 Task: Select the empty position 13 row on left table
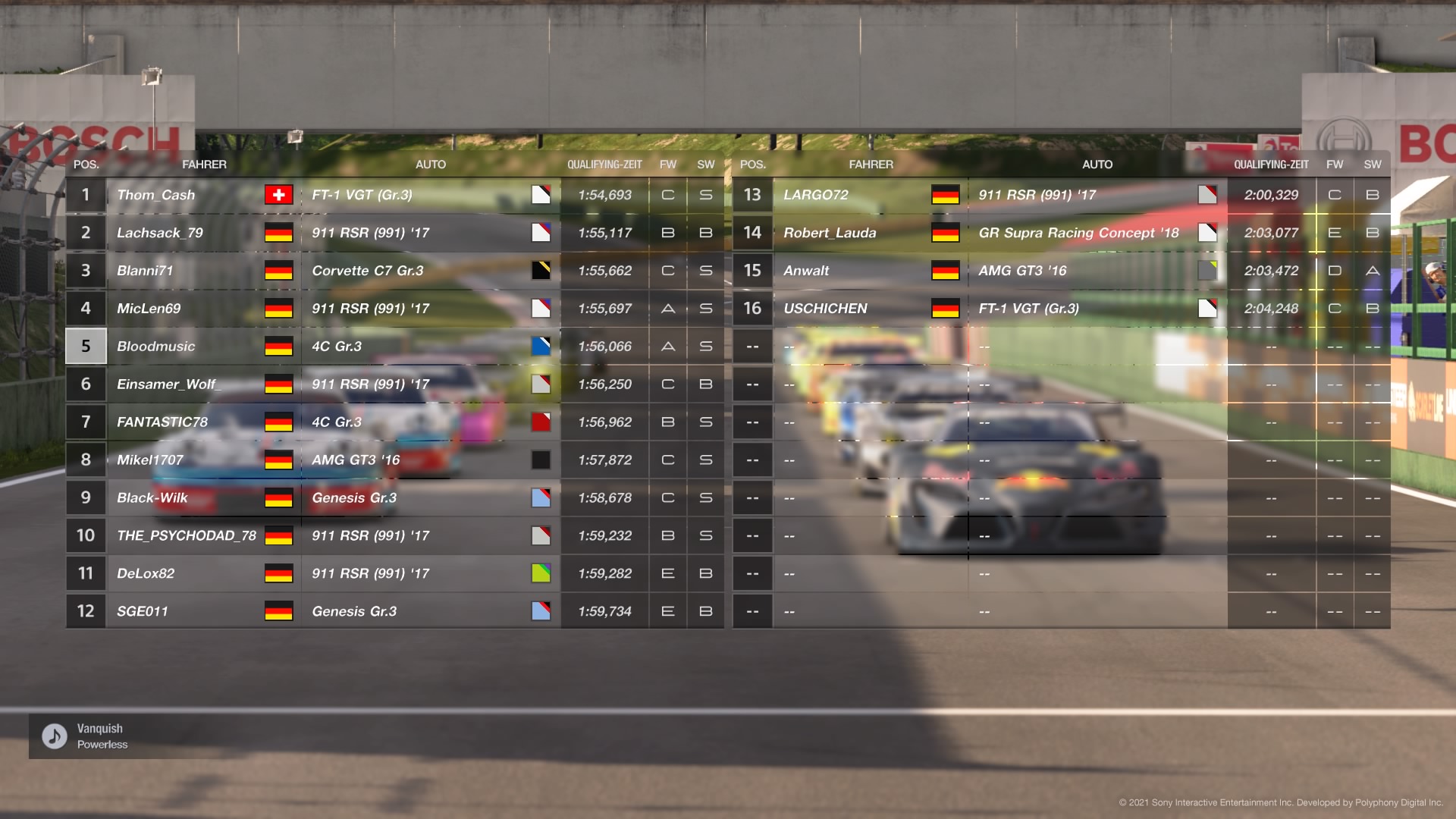click(753, 346)
